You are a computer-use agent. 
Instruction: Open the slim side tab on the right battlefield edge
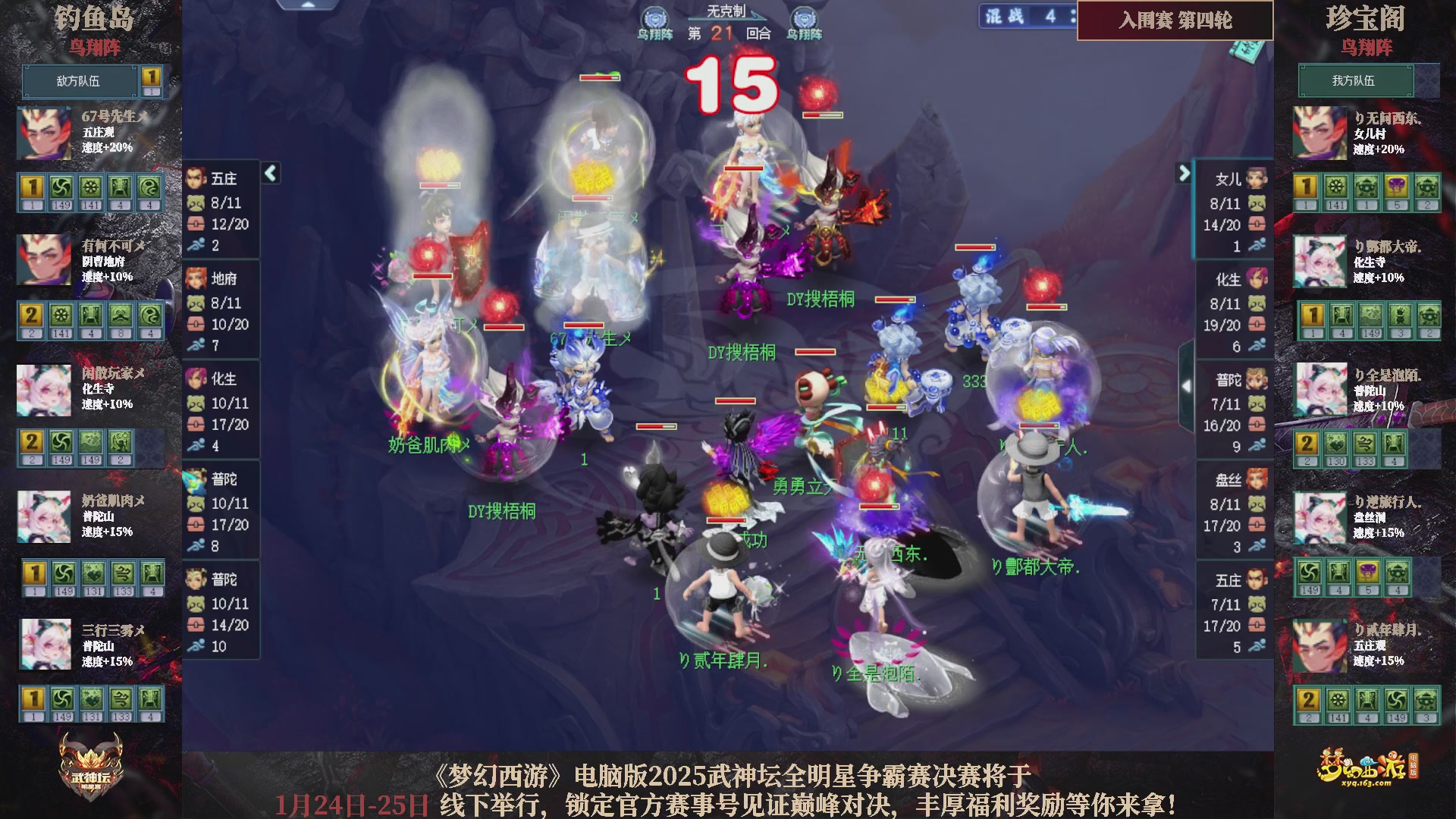coord(1185,379)
